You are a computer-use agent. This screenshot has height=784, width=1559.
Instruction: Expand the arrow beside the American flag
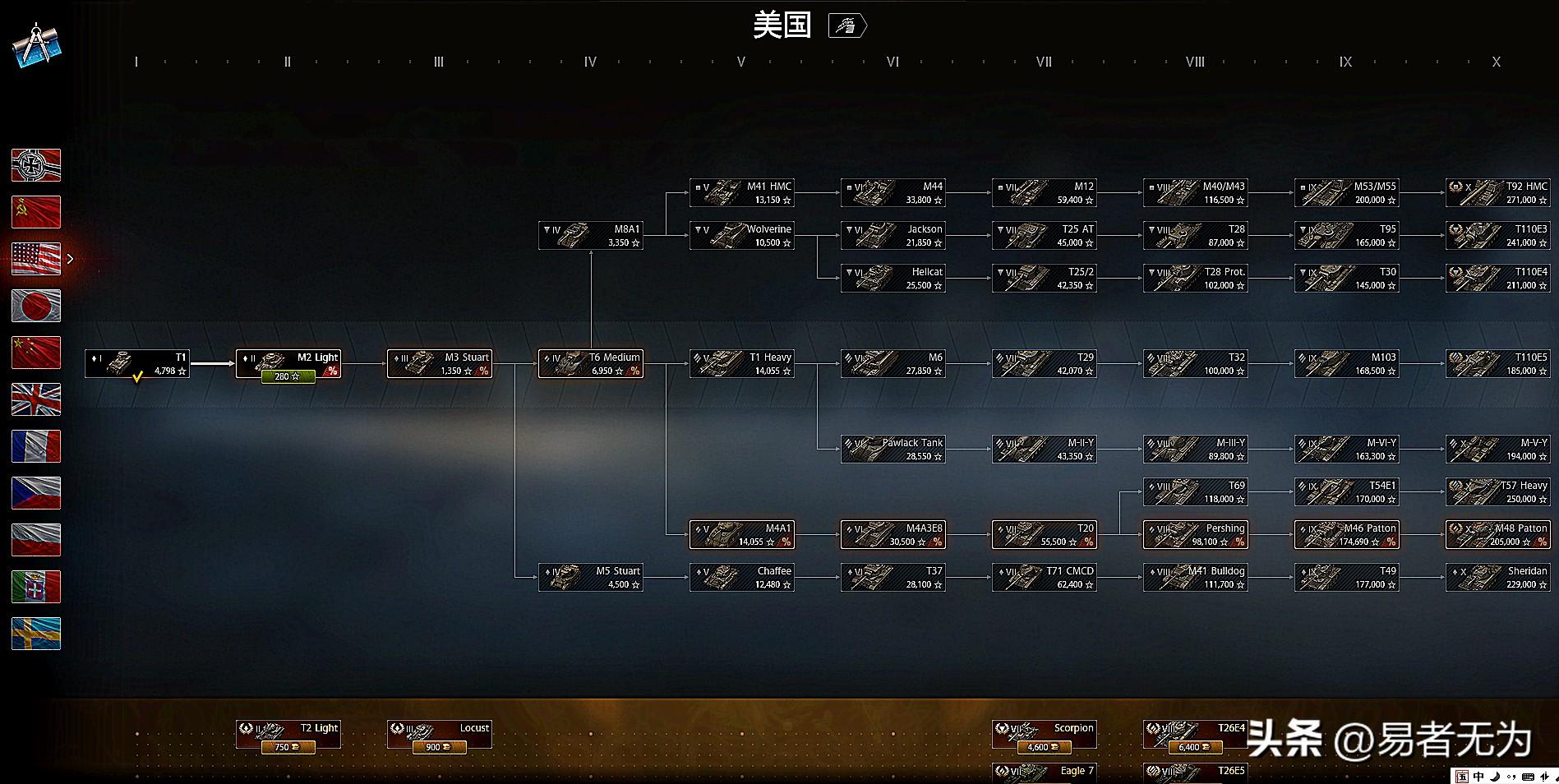[x=71, y=258]
